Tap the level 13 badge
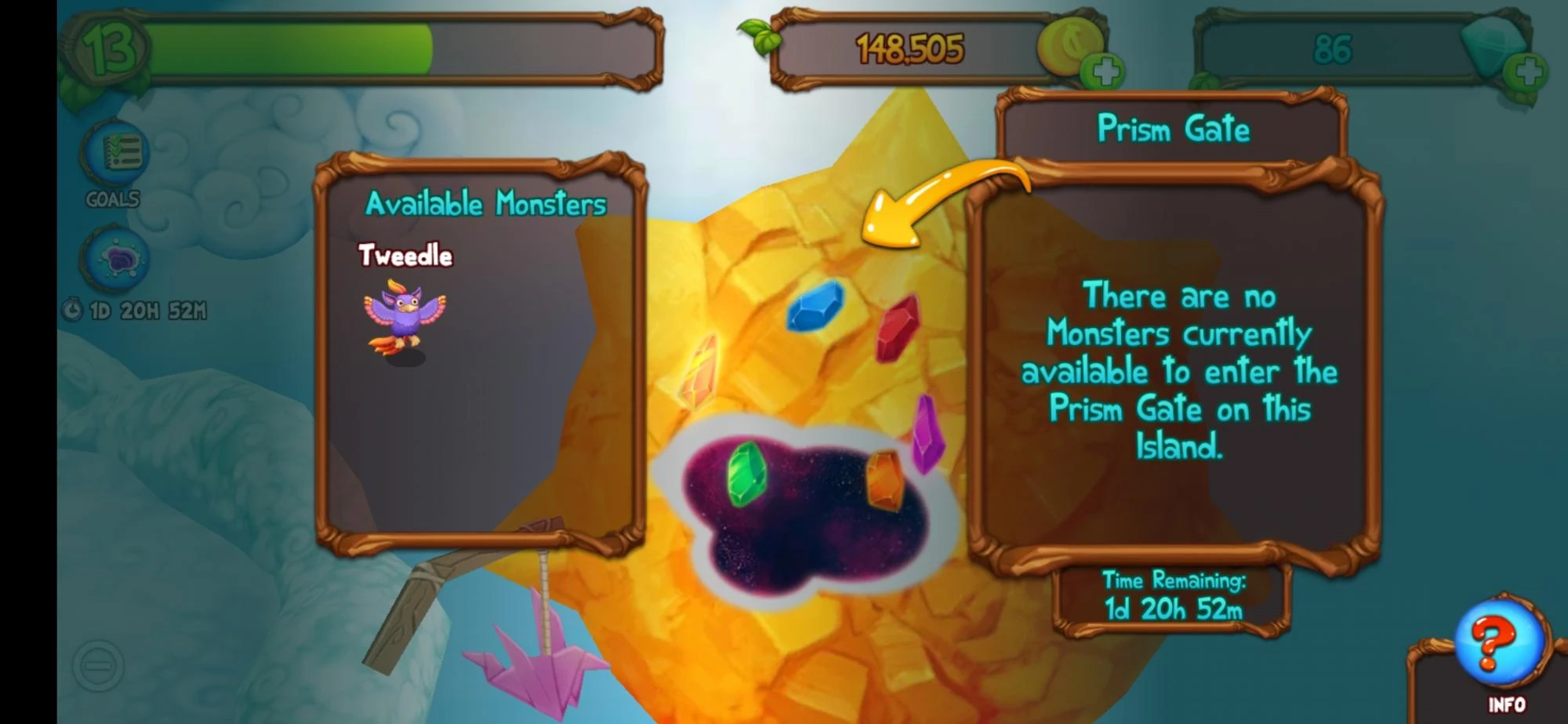Viewport: 1568px width, 724px height. coord(108,49)
